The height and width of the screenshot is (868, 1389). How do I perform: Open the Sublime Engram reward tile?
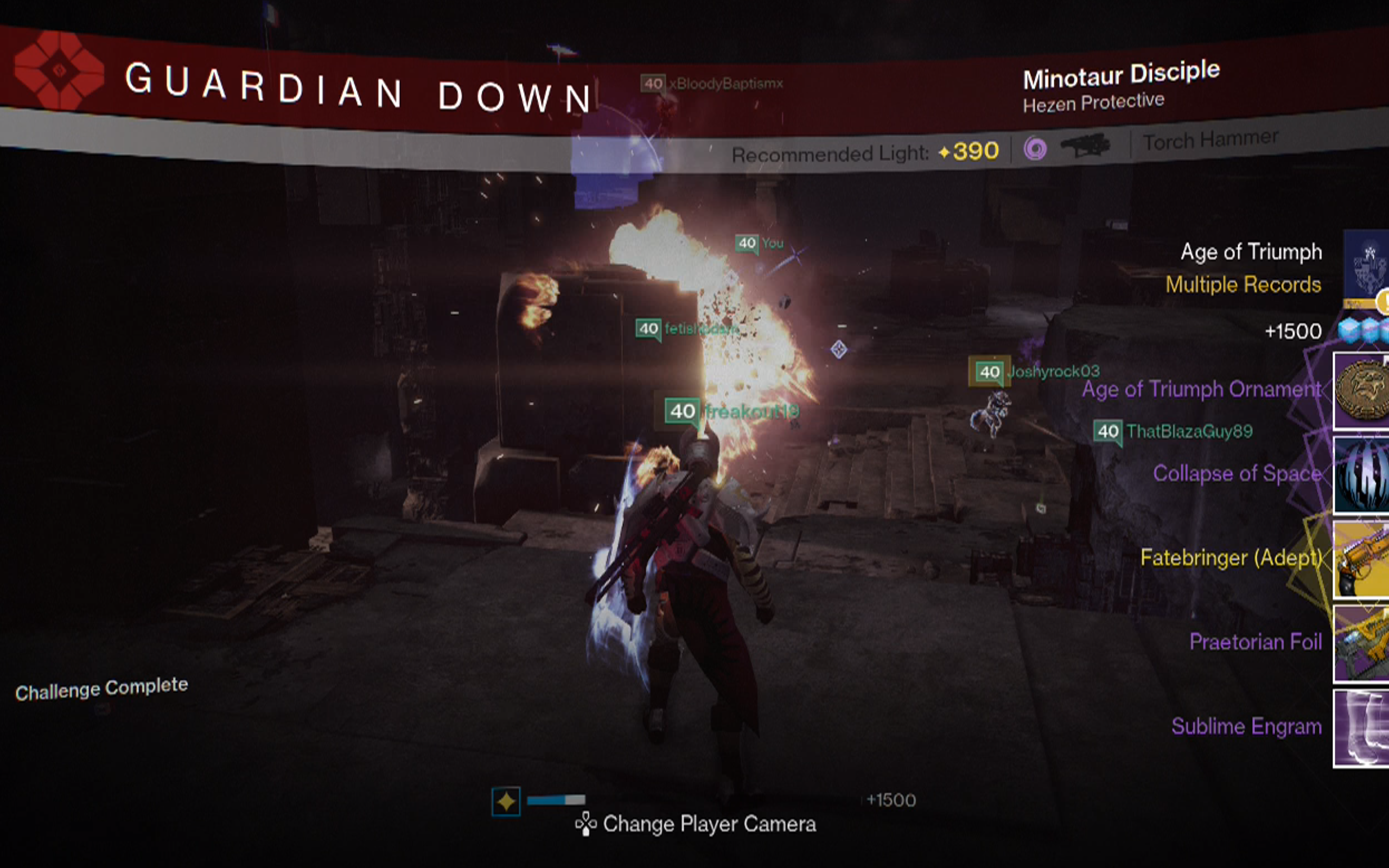[1361, 728]
